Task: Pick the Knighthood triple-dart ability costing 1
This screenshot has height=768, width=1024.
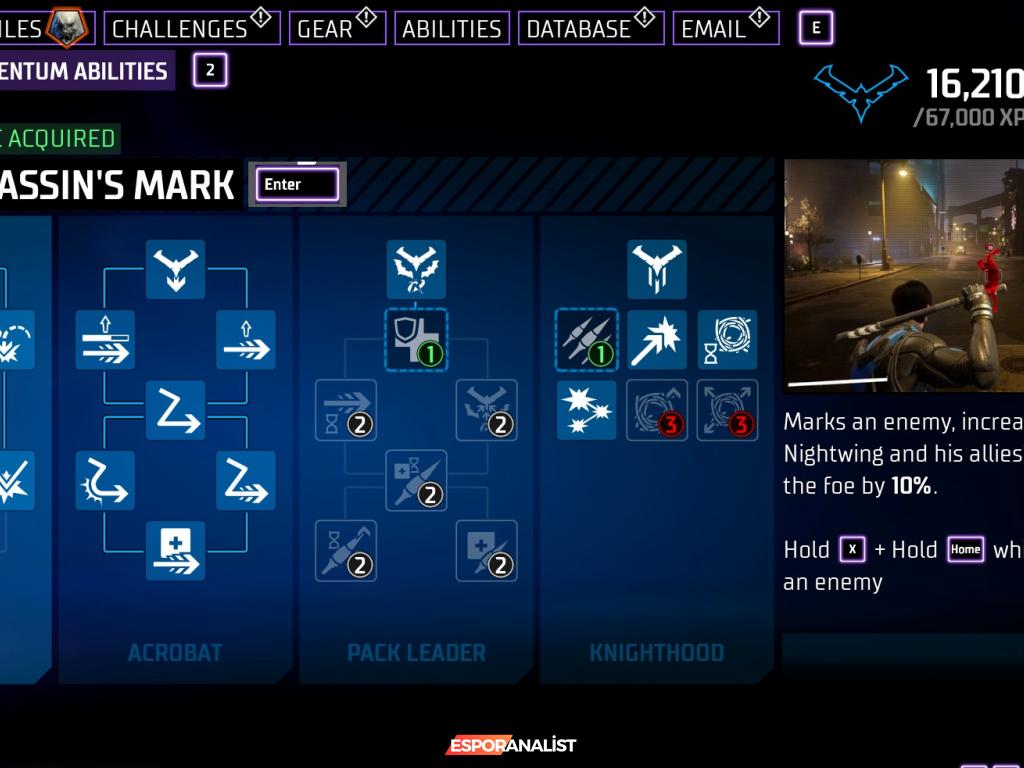Action: pyautogui.click(x=586, y=340)
